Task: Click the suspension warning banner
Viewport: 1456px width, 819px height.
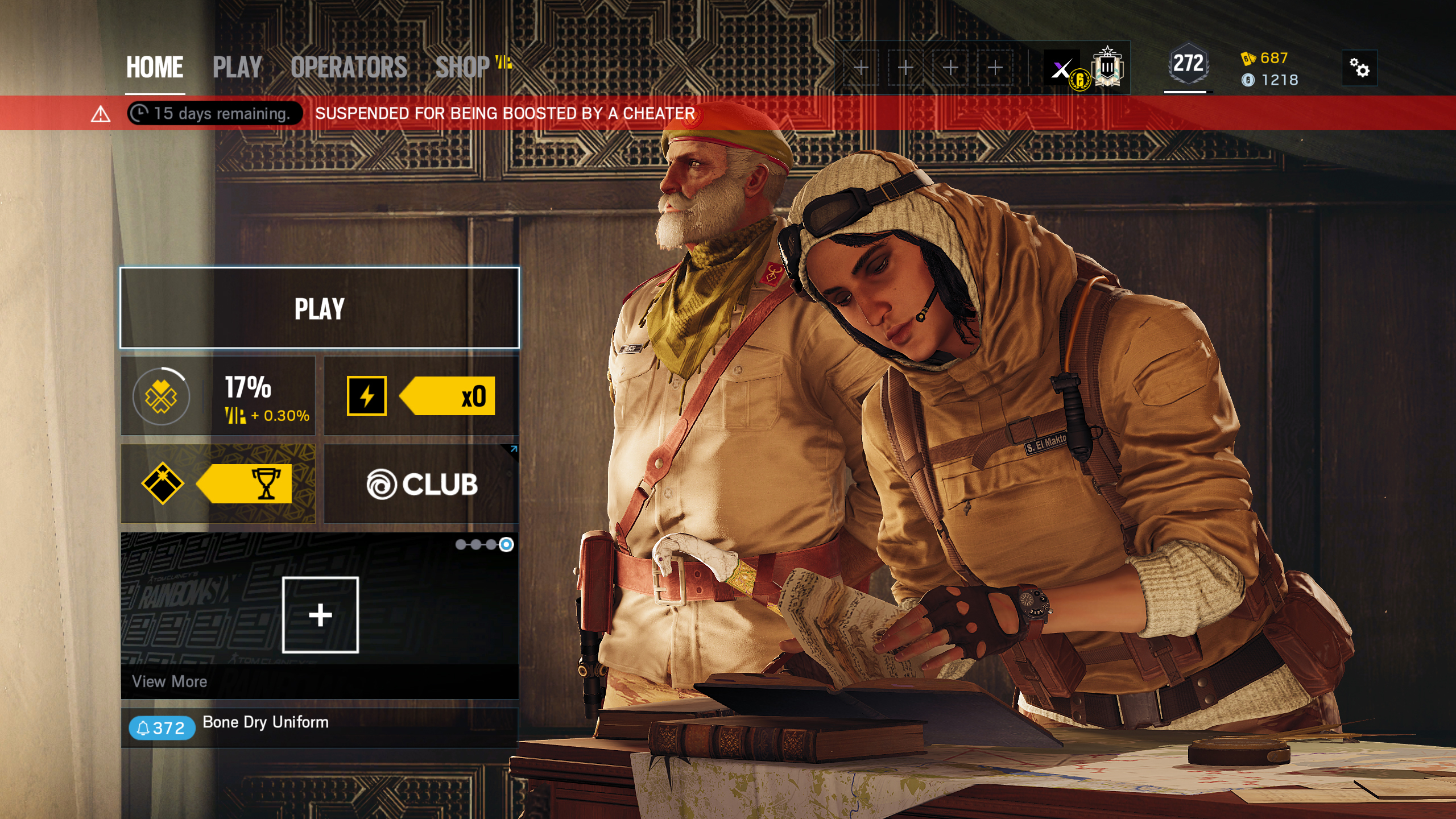Action: (505, 113)
